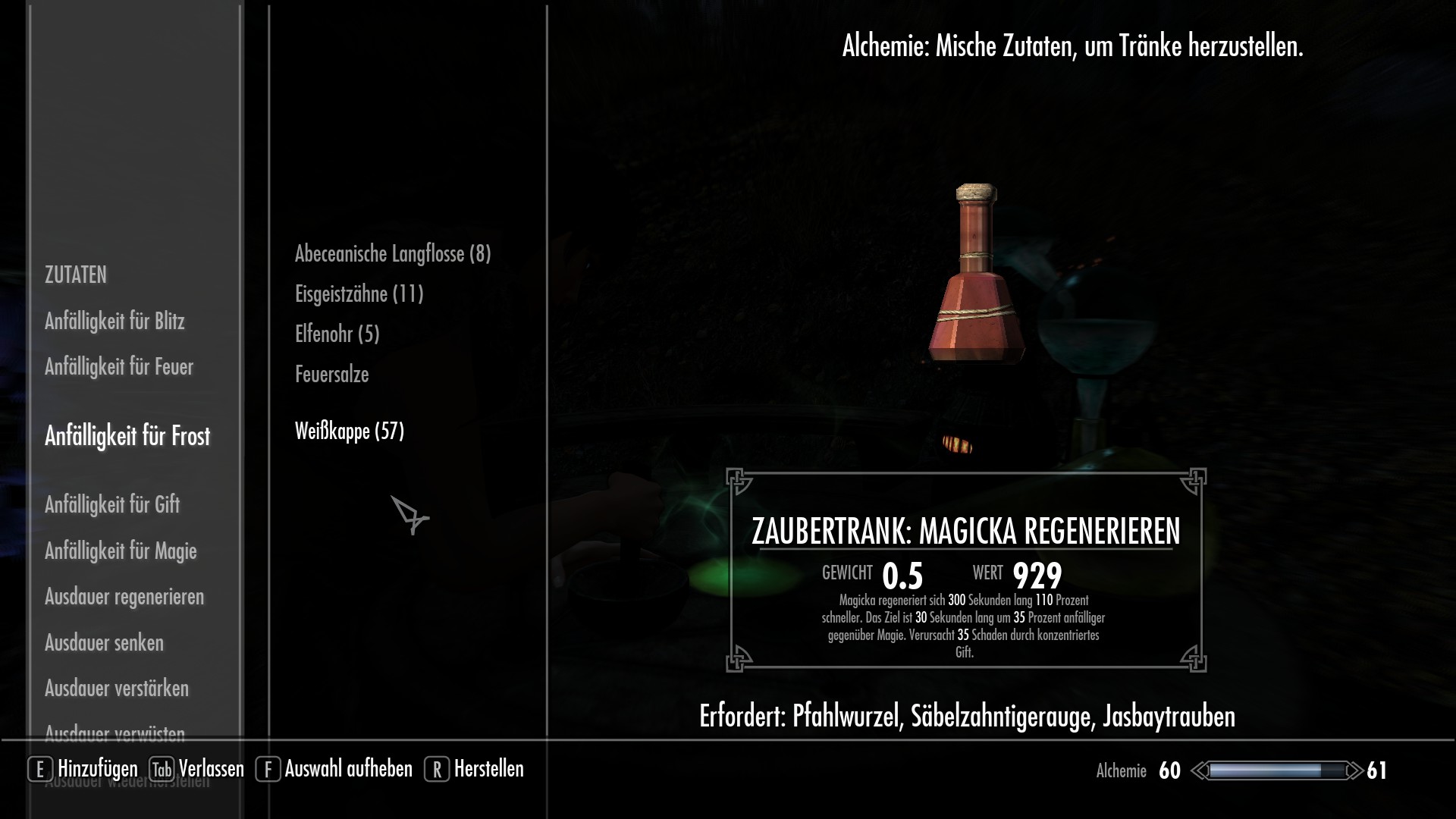Click the left chevron of the Alchemie skill bar
The width and height of the screenshot is (1456, 819).
[x=1199, y=770]
